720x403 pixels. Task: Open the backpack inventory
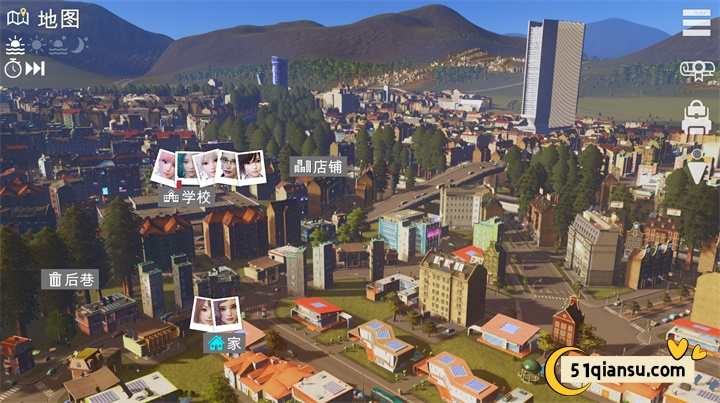click(x=696, y=118)
